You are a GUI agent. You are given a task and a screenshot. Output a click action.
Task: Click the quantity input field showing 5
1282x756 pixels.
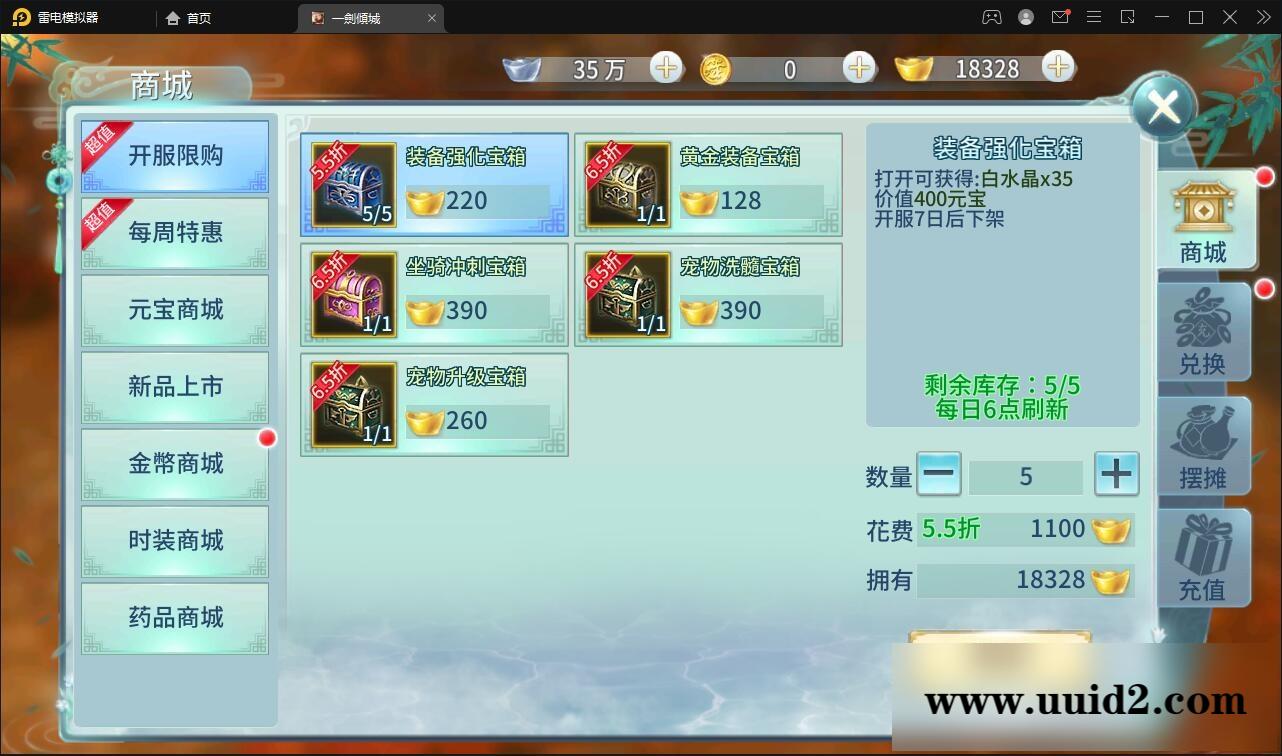coord(1027,475)
